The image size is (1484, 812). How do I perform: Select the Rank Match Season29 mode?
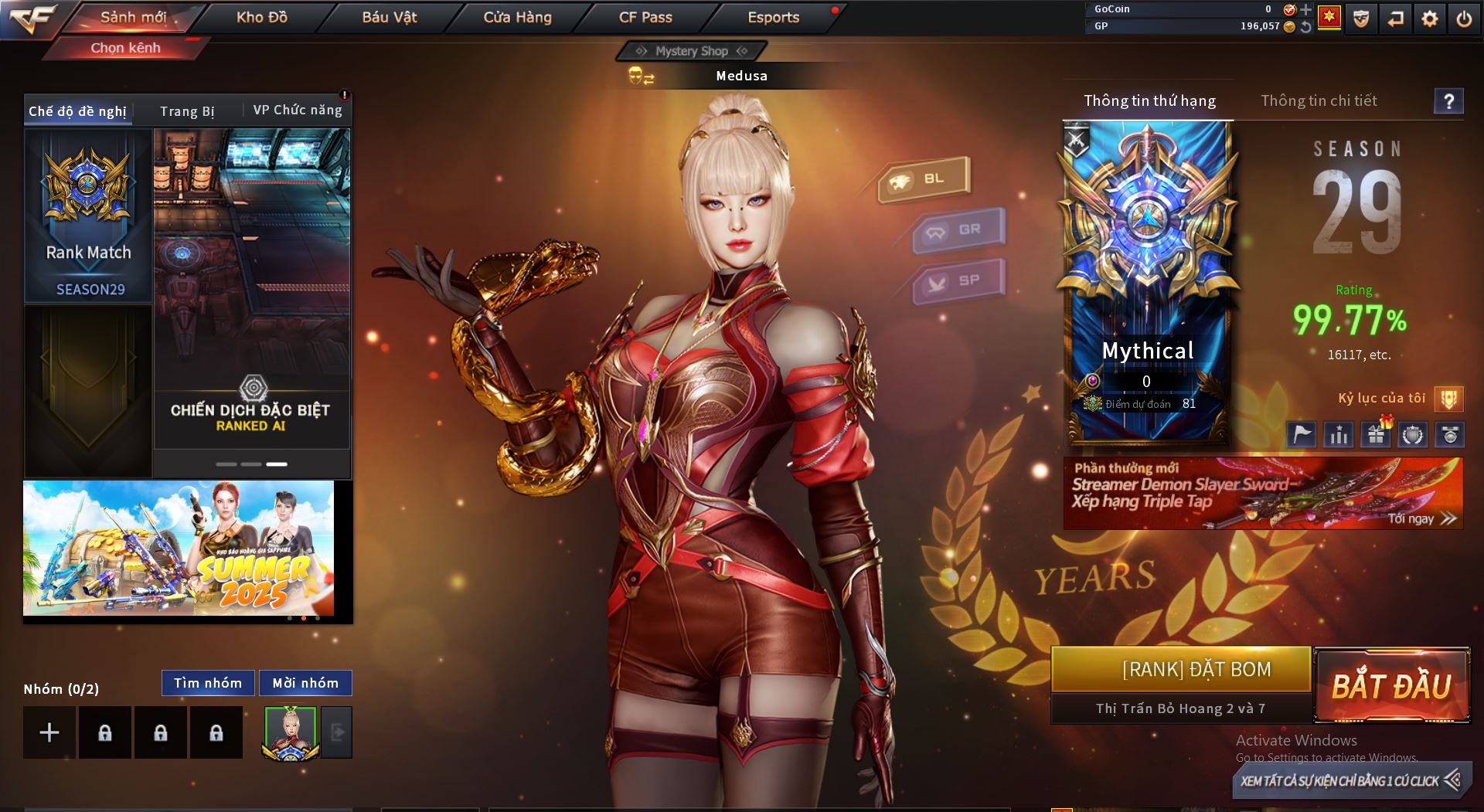(x=88, y=216)
